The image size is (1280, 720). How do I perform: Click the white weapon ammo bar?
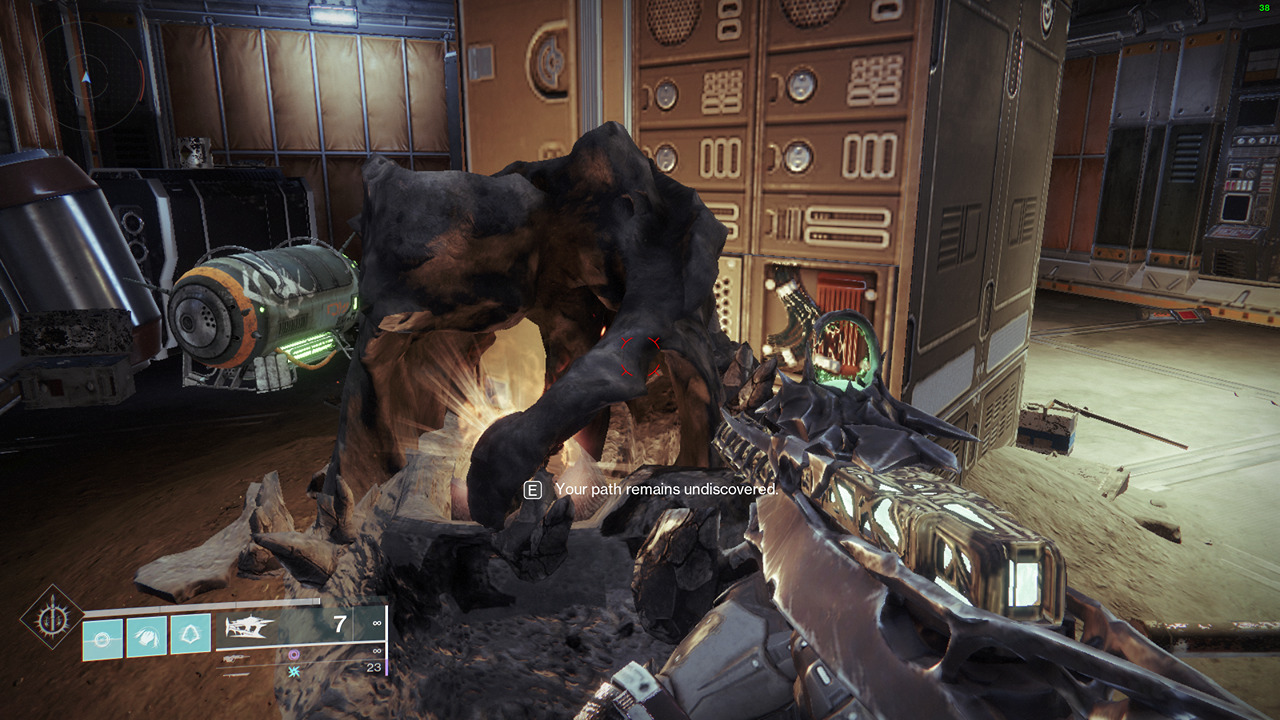tap(299, 644)
